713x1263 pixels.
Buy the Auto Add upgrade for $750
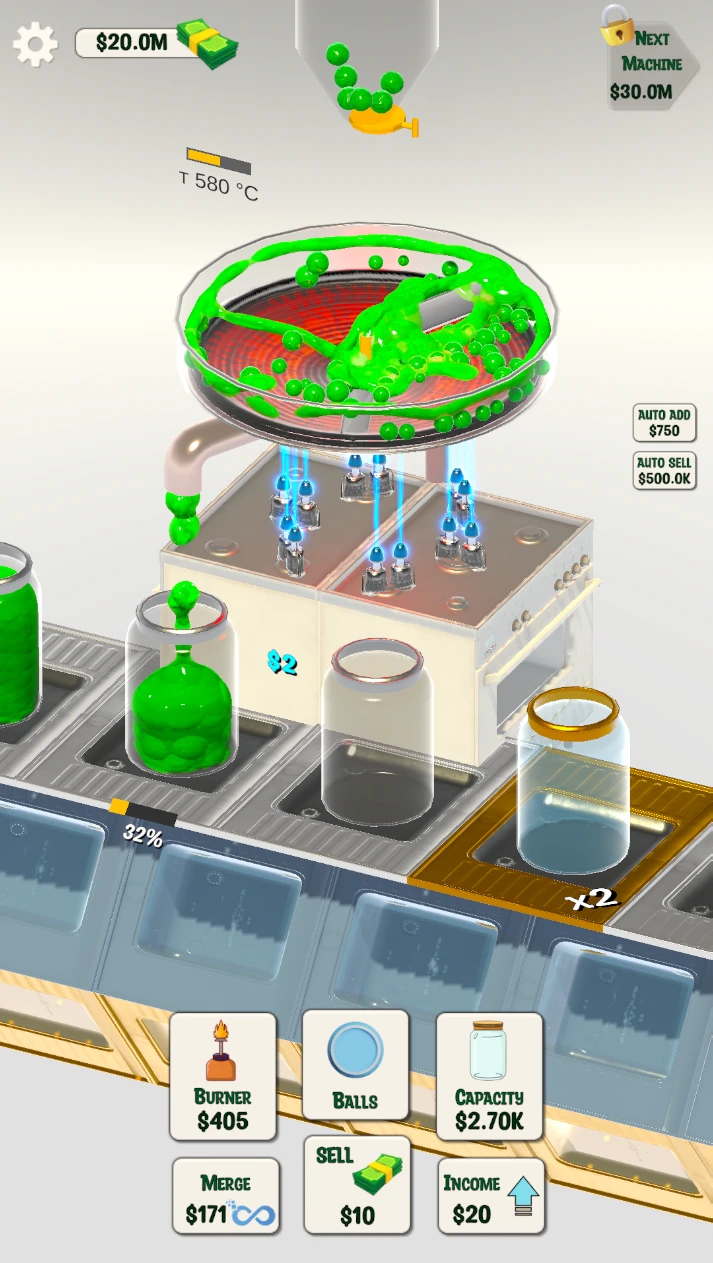coord(664,422)
